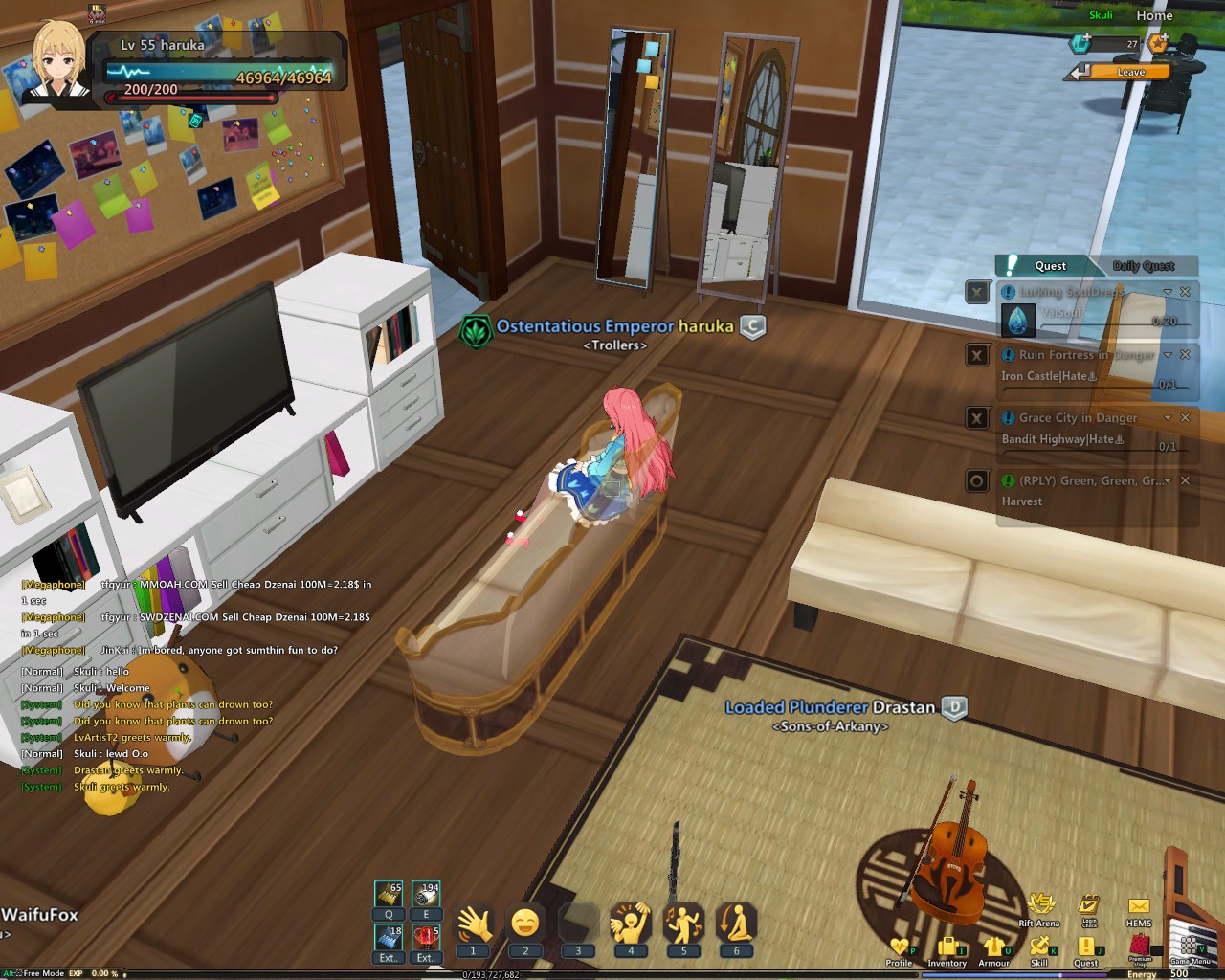The width and height of the screenshot is (1225, 980).
Task: Open the Skill window
Action: pos(1039,949)
